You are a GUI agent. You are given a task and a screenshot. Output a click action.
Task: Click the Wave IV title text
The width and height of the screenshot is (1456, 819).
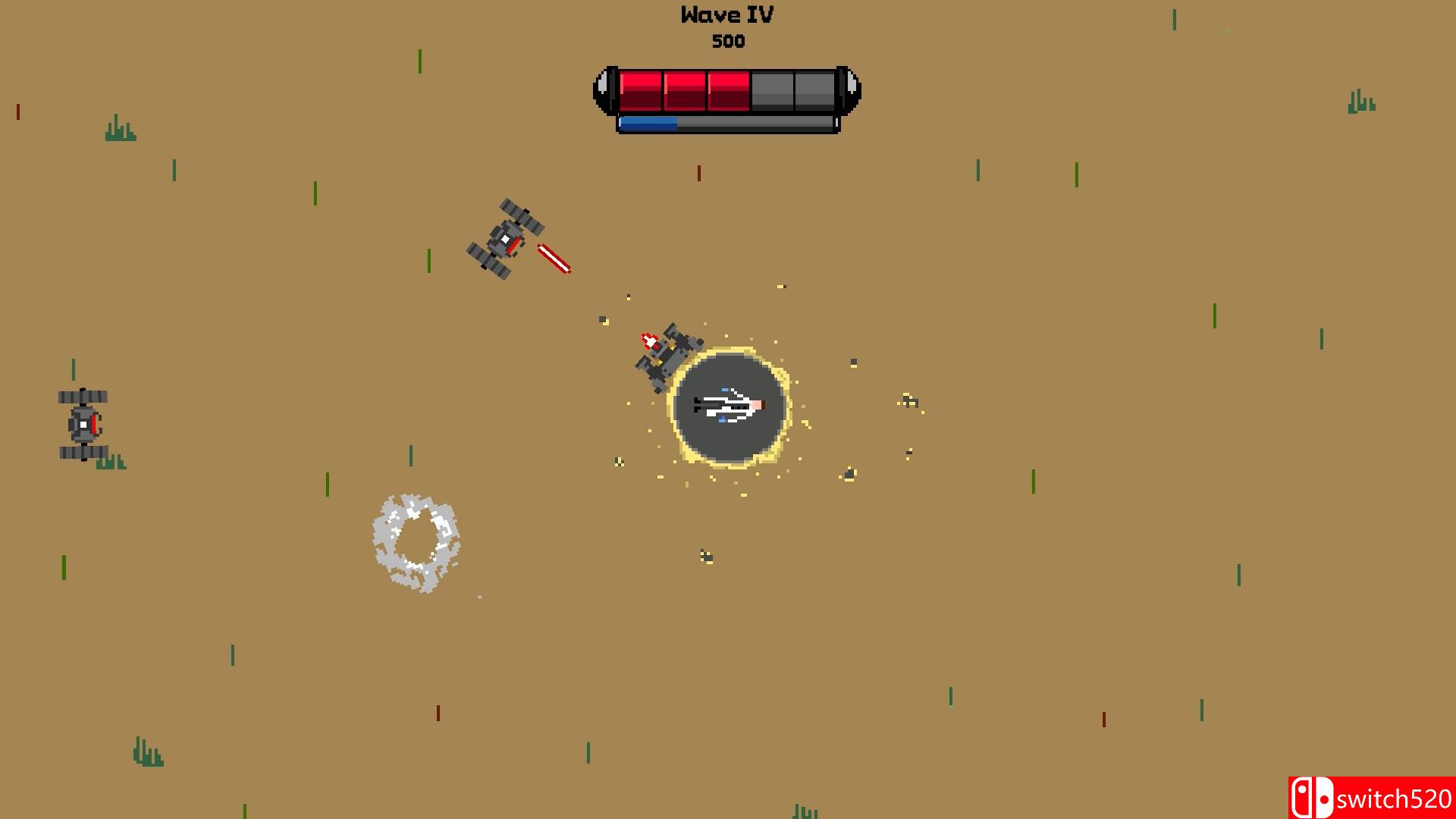(726, 14)
